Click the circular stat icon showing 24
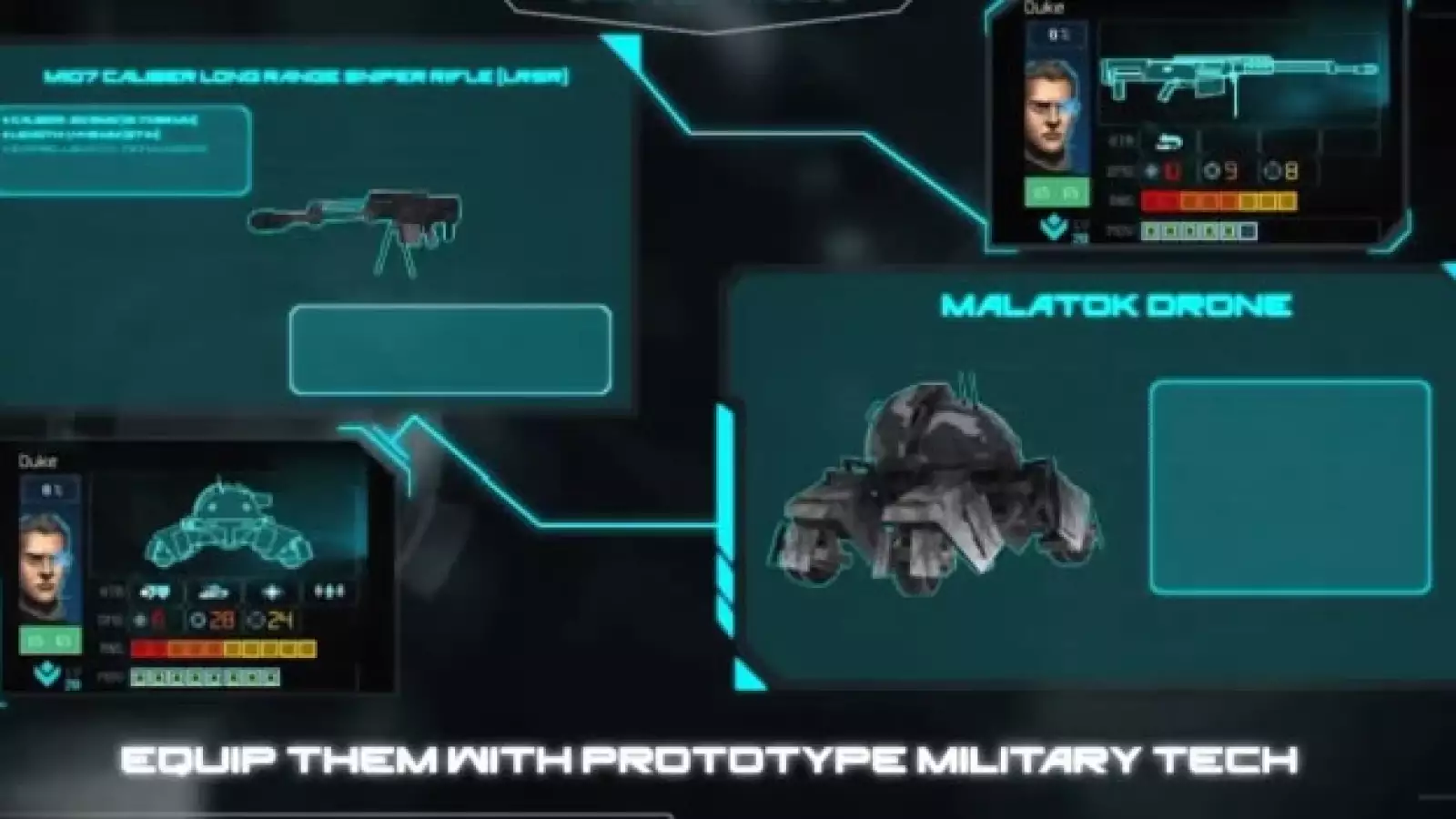 pos(257,621)
